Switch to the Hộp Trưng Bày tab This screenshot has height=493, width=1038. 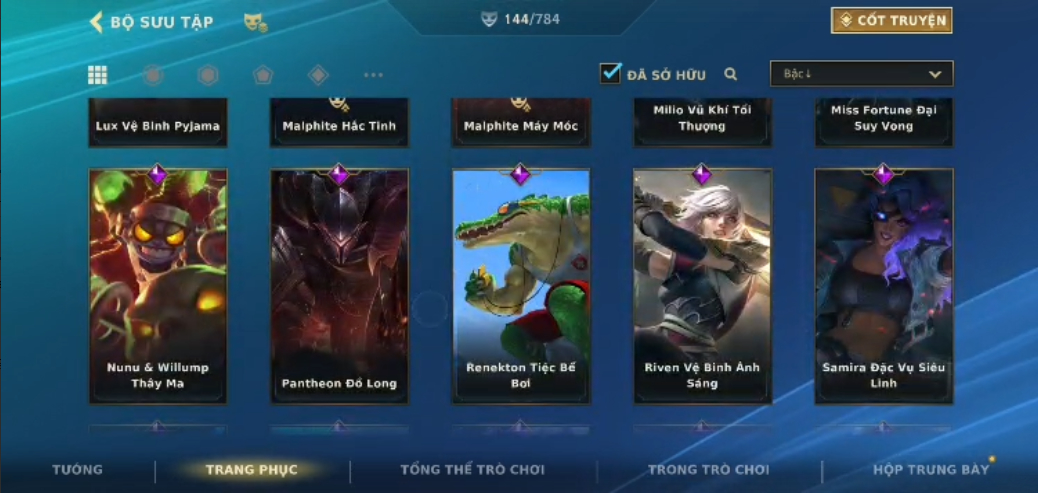(930, 470)
